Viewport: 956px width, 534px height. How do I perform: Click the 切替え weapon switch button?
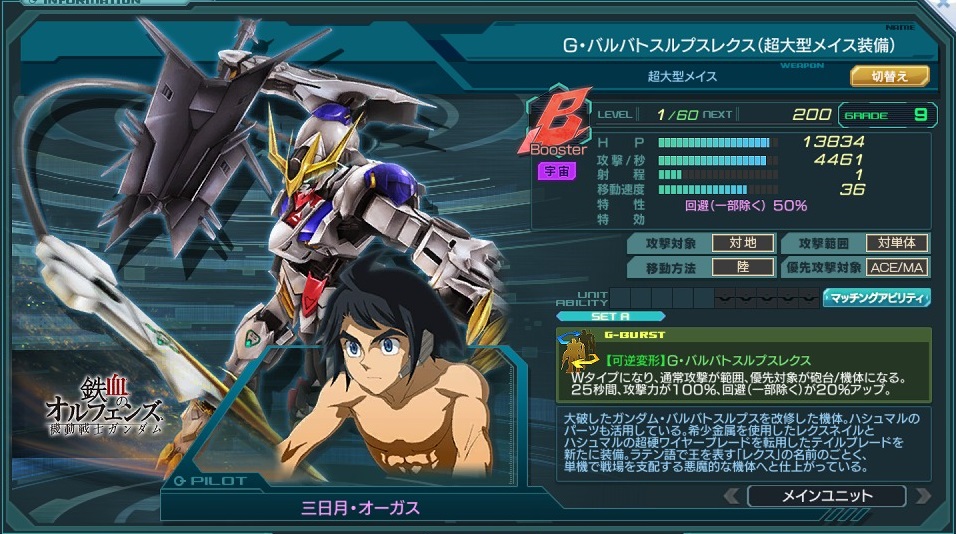[x=889, y=76]
